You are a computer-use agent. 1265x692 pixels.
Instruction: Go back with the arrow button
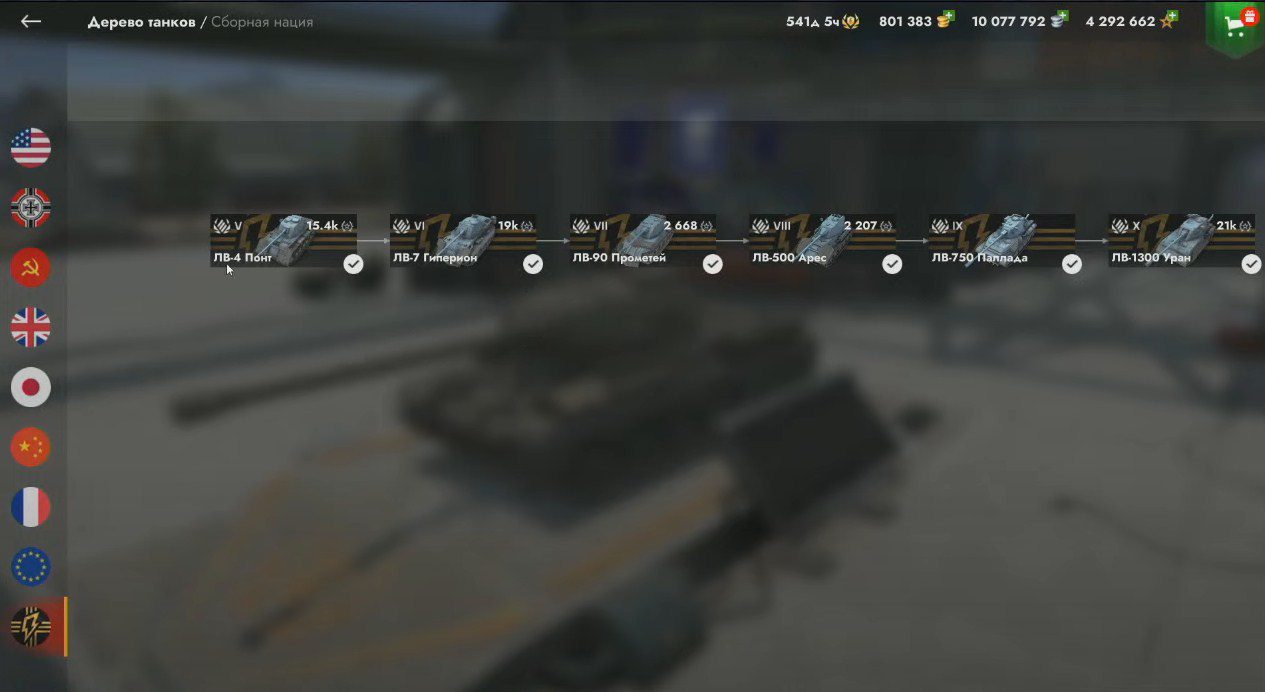pos(31,21)
